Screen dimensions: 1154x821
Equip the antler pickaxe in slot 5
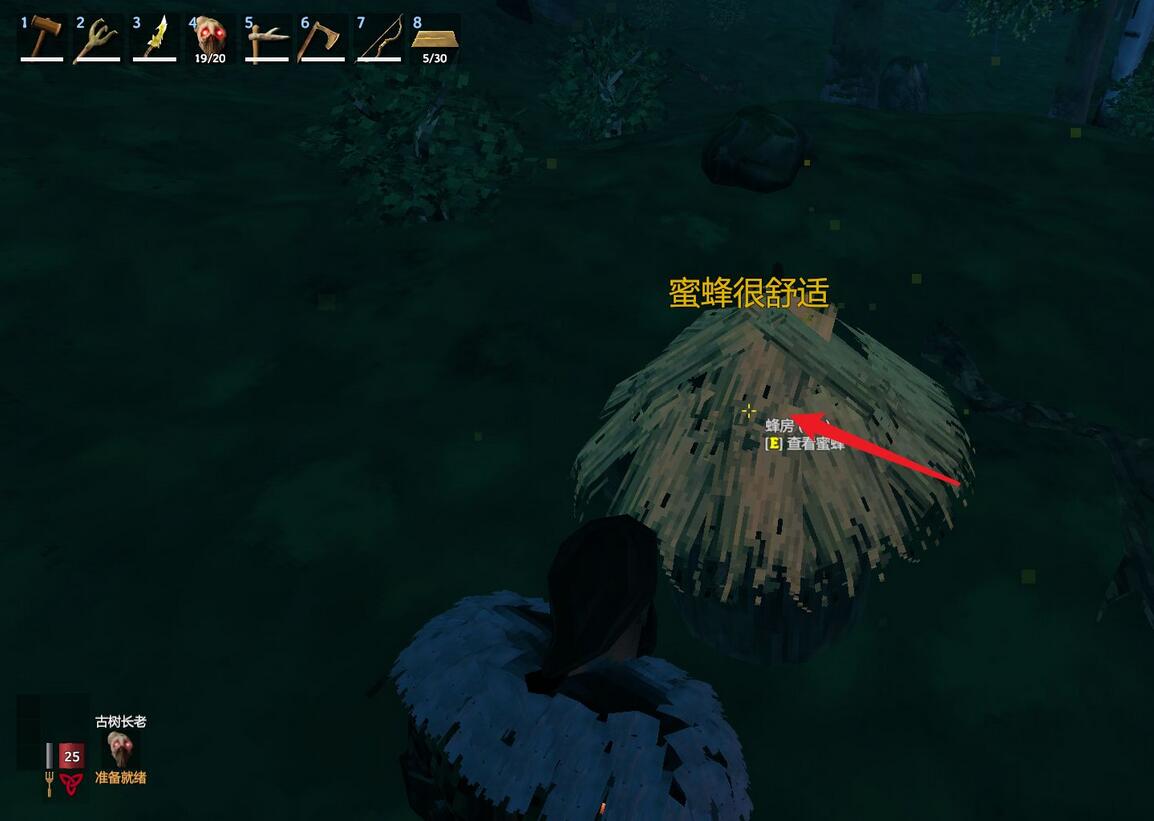(266, 38)
